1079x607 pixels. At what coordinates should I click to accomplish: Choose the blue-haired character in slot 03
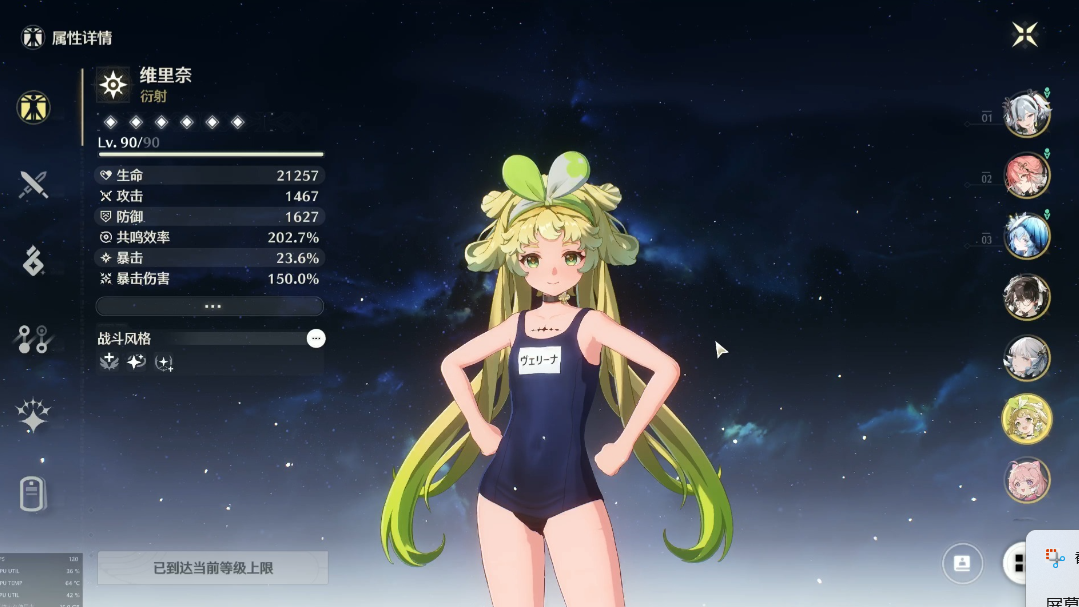click(1026, 236)
